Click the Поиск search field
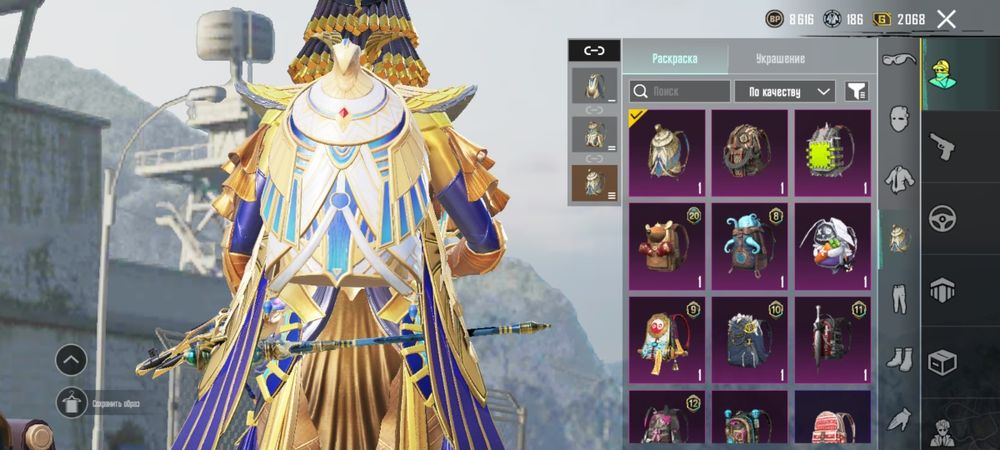This screenshot has height=450, width=1000. (680, 92)
